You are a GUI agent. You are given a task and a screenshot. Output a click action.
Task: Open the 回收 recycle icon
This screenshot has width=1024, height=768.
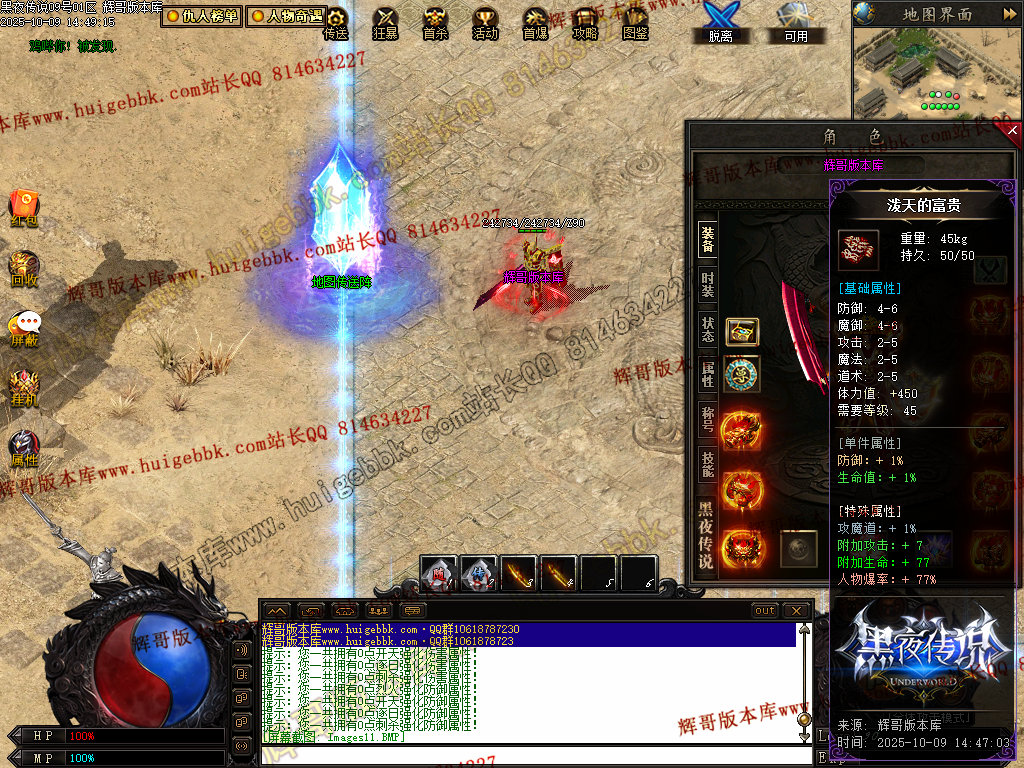point(24,268)
